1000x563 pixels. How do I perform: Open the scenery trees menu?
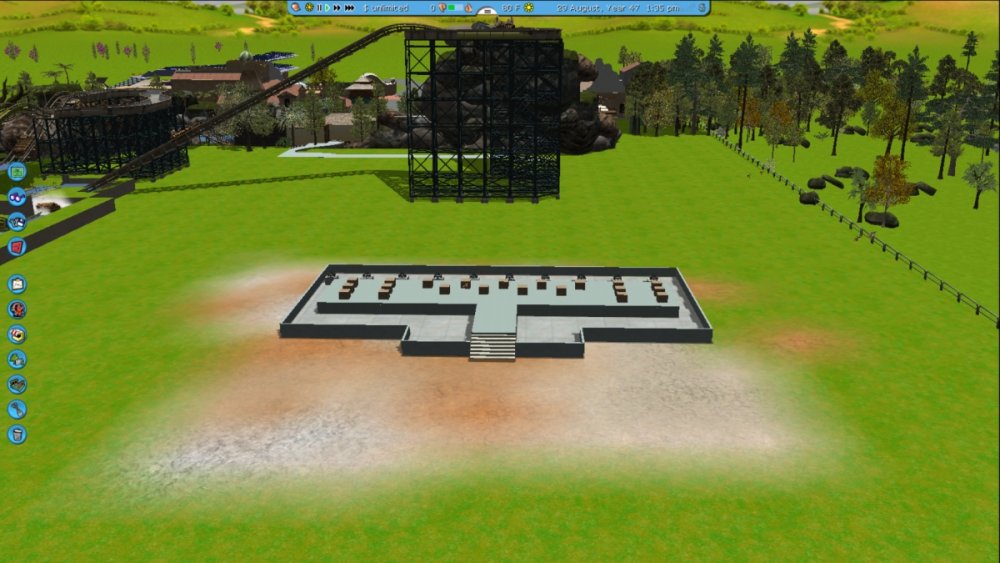pos(17,359)
